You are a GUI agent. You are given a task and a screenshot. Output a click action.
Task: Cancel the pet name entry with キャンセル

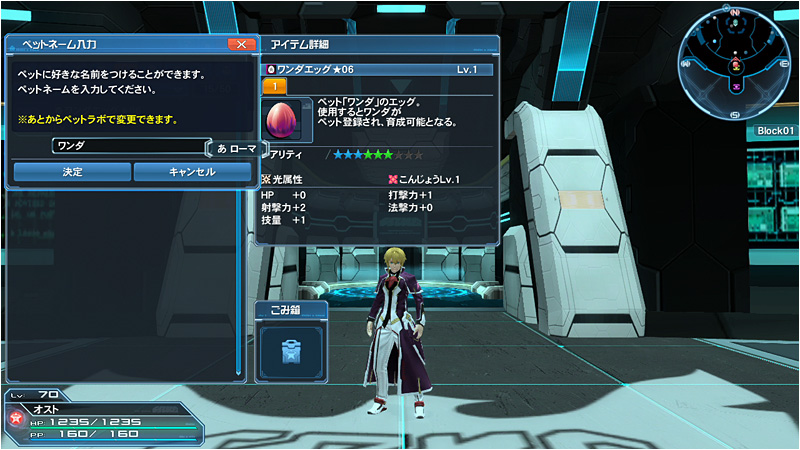[x=192, y=172]
